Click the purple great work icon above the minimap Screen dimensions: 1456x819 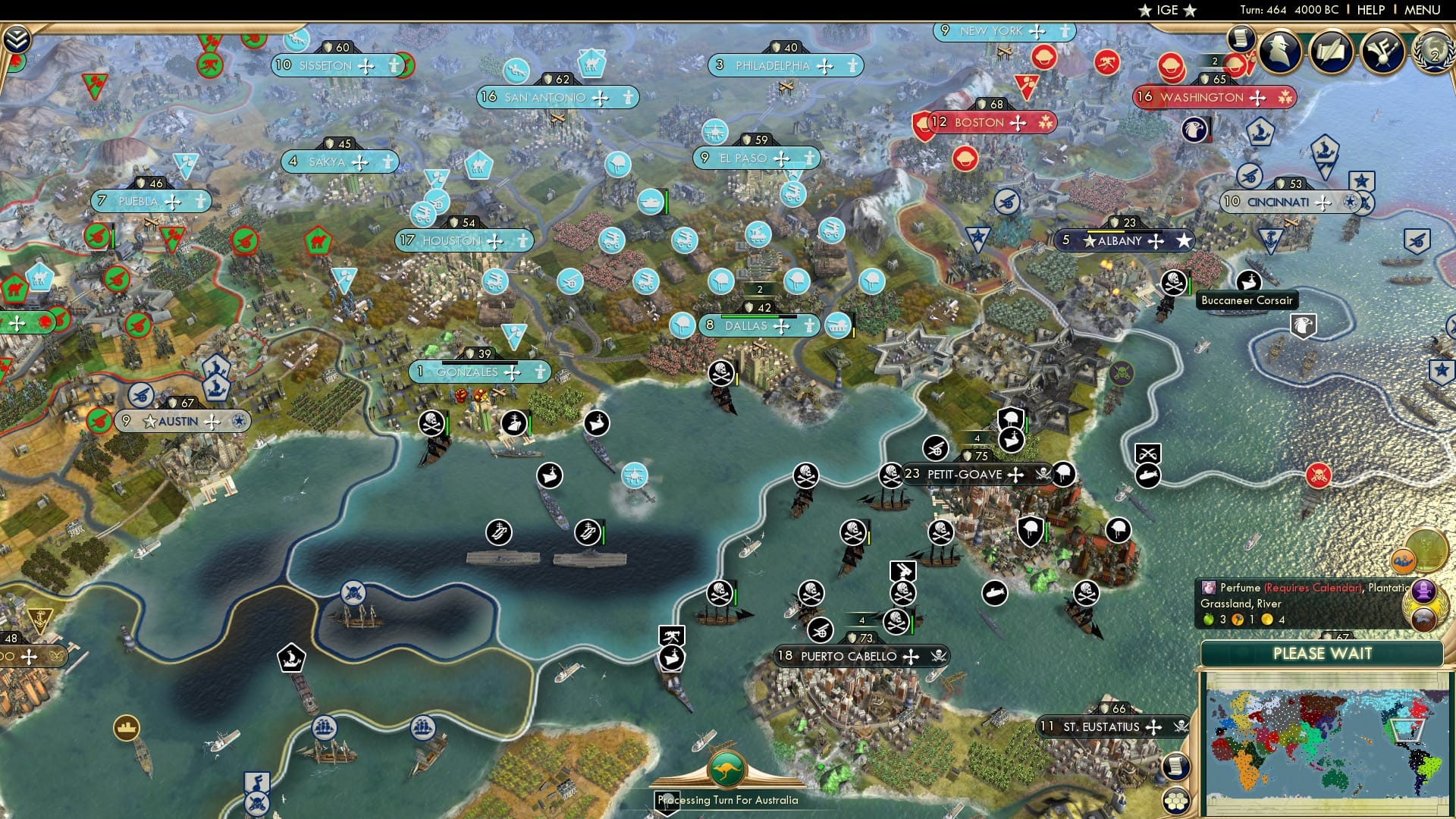click(1423, 591)
